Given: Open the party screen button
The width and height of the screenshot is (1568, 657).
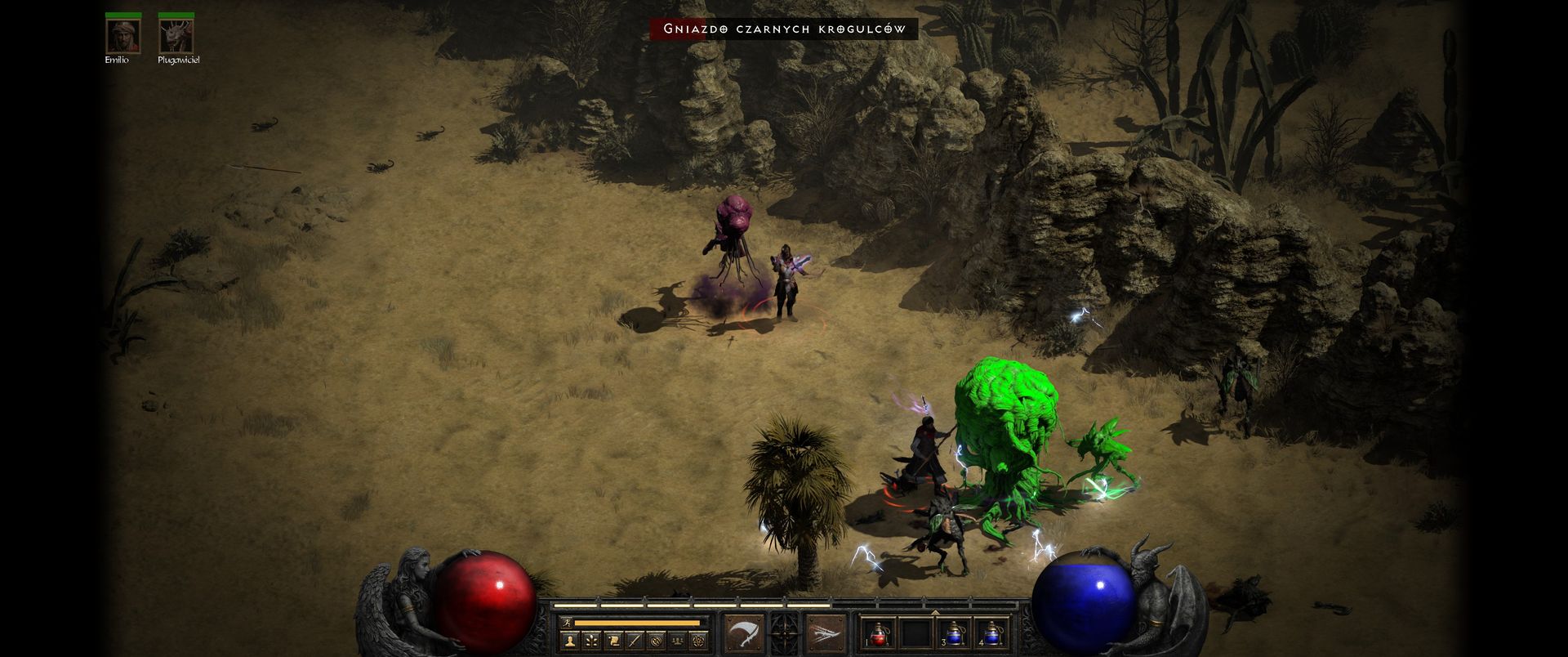Looking at the screenshot, I should point(676,641).
